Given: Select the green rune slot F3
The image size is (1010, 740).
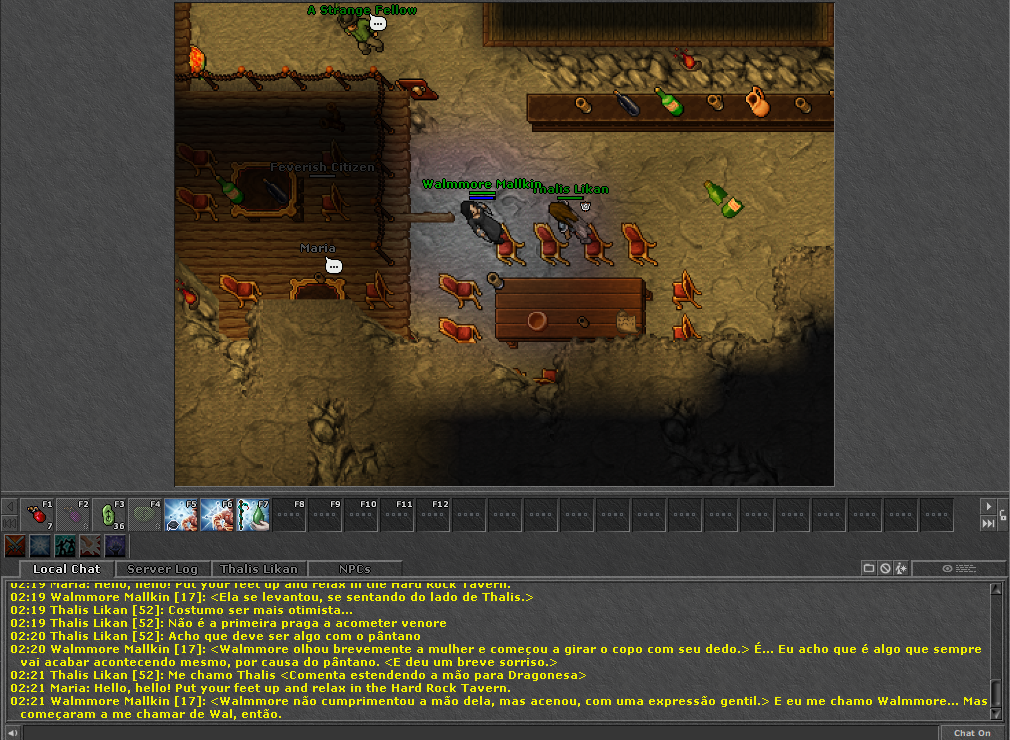Looking at the screenshot, I should point(111,514).
